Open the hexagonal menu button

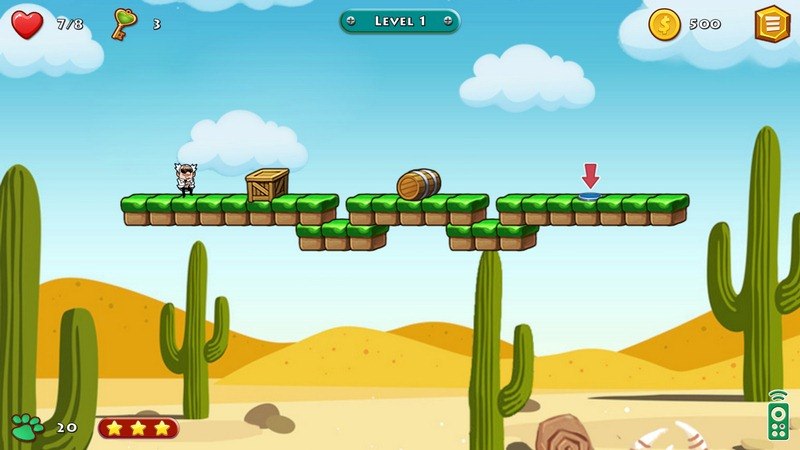point(771,23)
